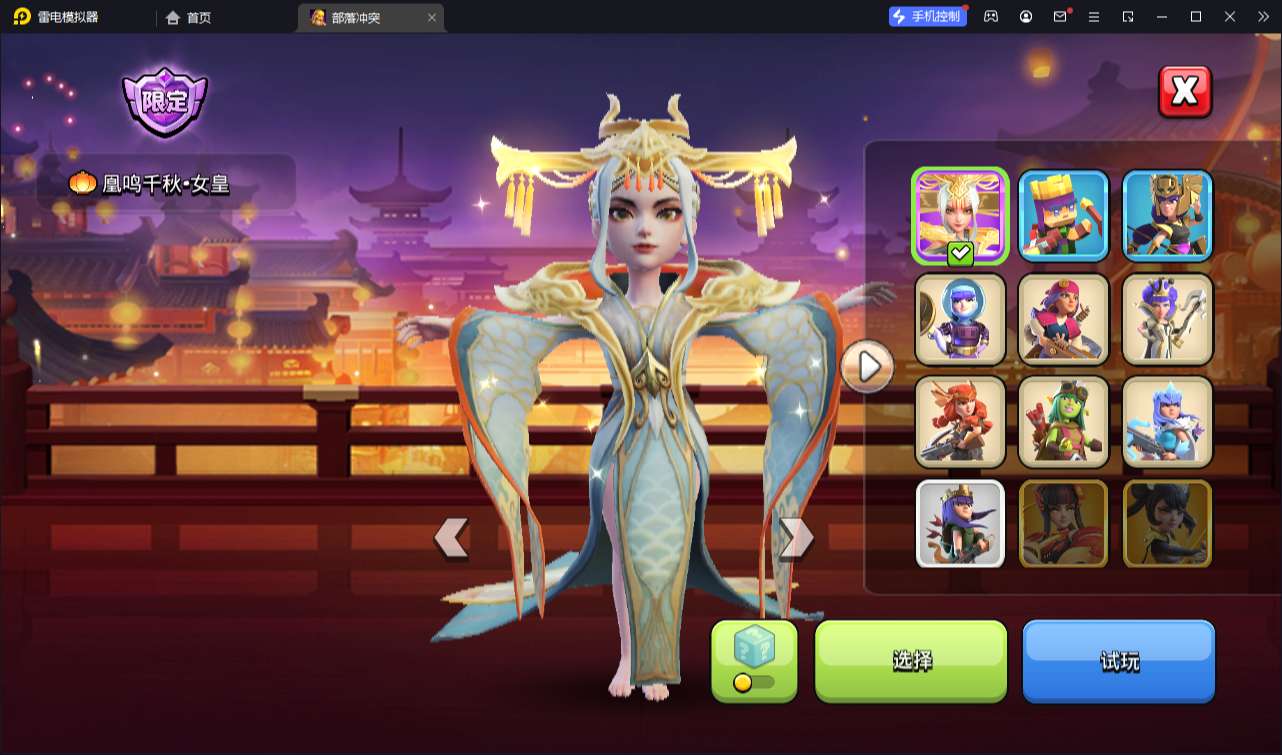
Task: Click the circular preview rotation arrow
Action: pyautogui.click(x=867, y=367)
